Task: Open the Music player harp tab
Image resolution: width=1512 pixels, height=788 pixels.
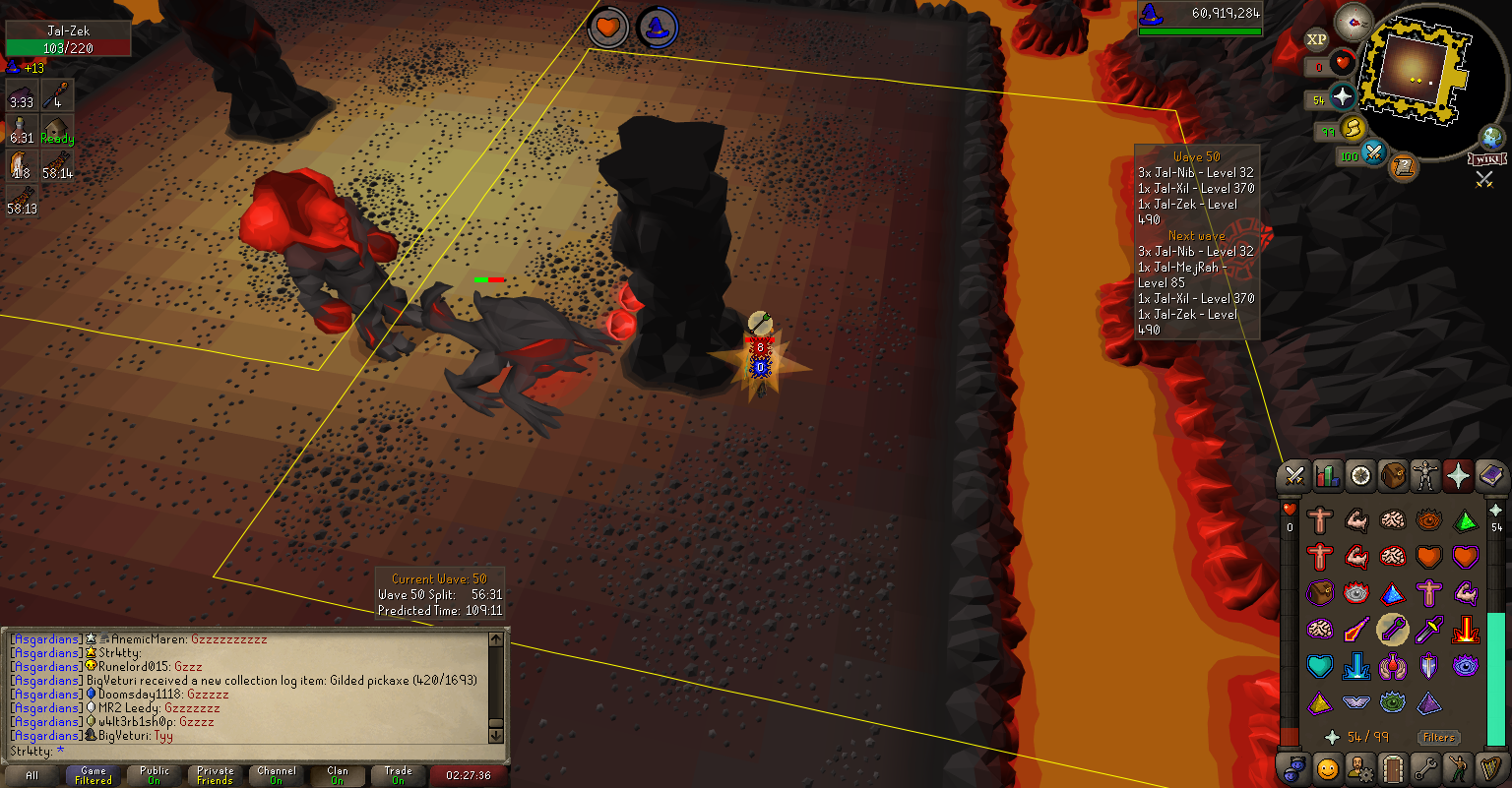Action: click(1491, 767)
